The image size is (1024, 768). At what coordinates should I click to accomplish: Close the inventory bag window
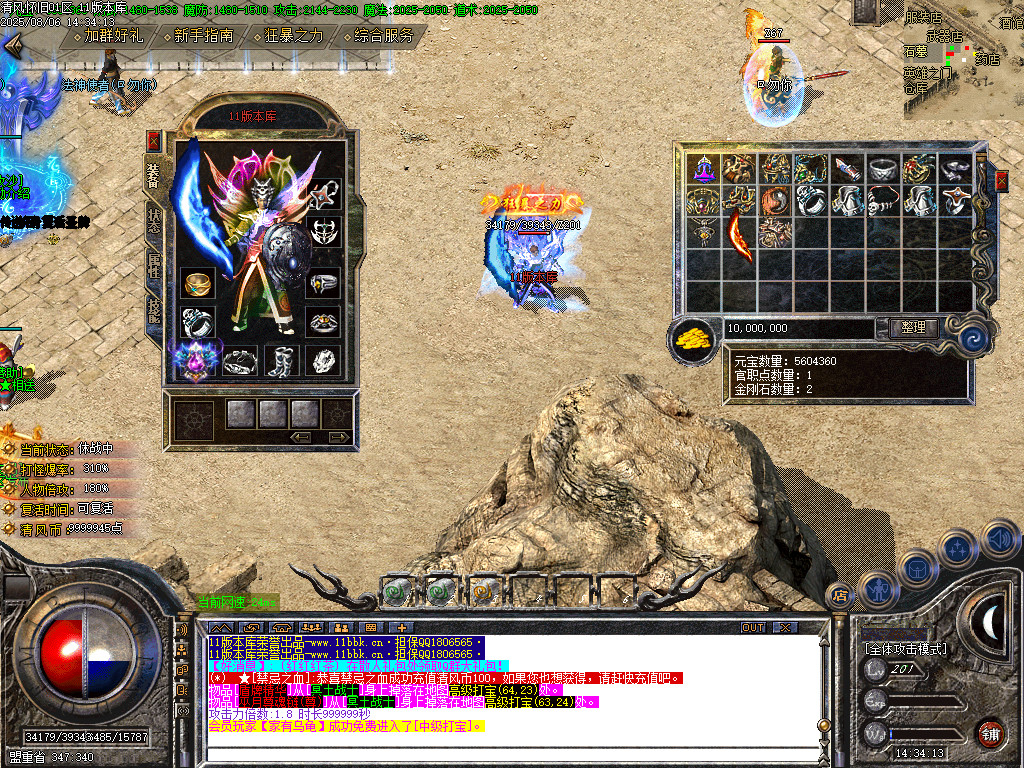[x=1001, y=181]
